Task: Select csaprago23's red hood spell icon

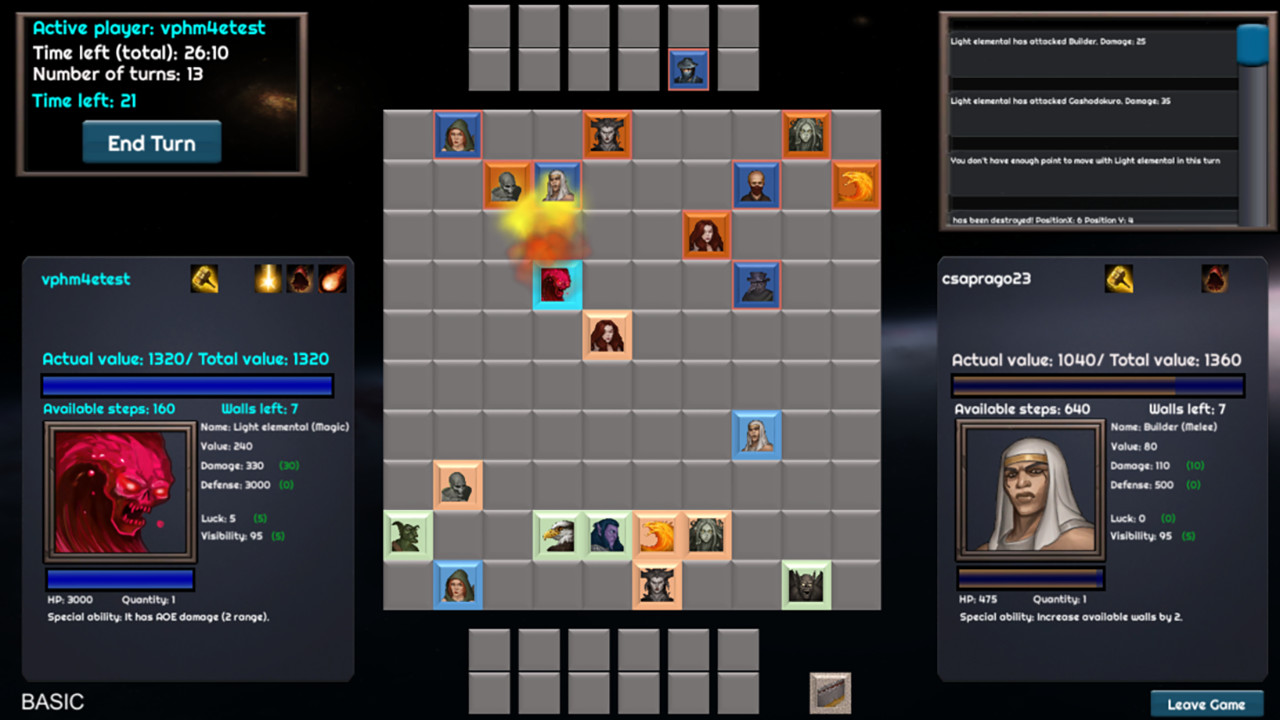Action: point(1214,279)
